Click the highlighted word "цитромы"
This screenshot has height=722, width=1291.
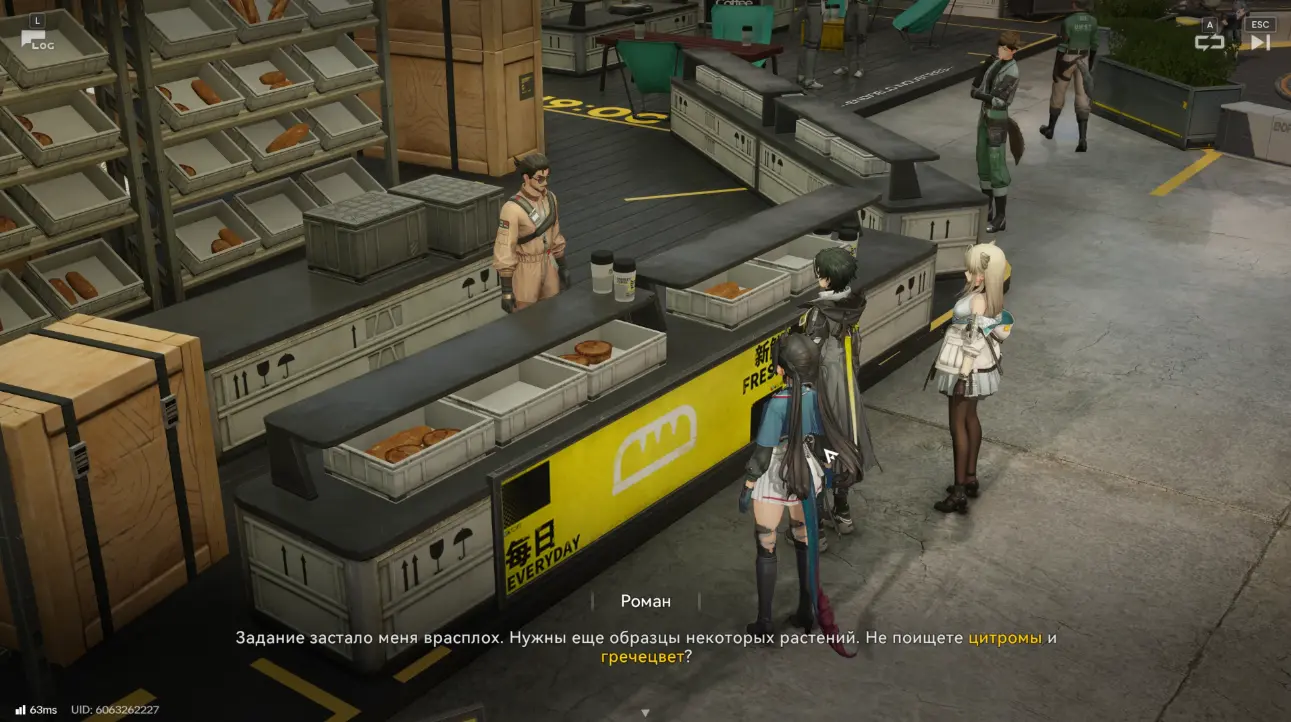(x=1005, y=638)
